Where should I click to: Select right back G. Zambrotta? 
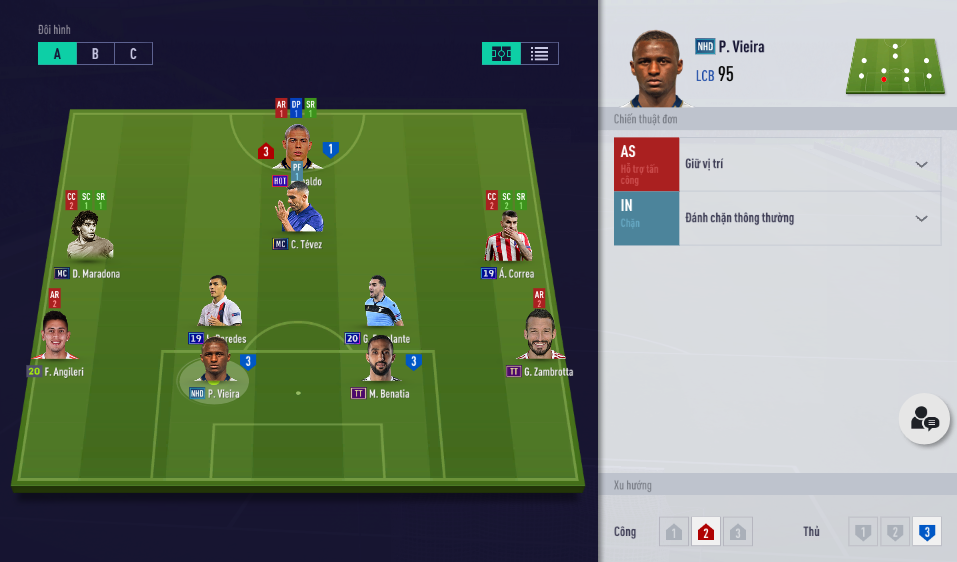pyautogui.click(x=541, y=338)
